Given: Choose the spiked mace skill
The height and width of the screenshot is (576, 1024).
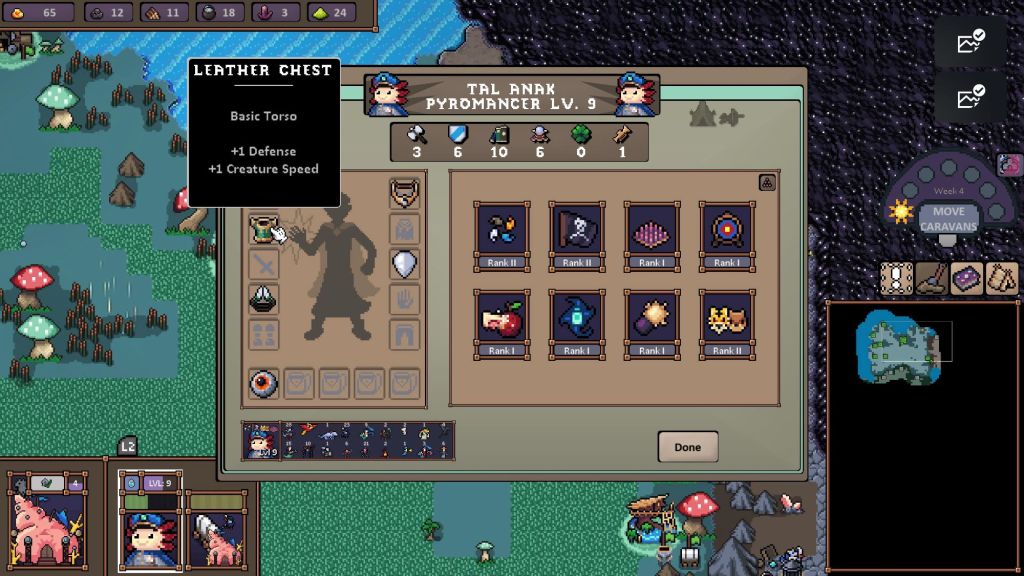Looking at the screenshot, I should (x=652, y=317).
